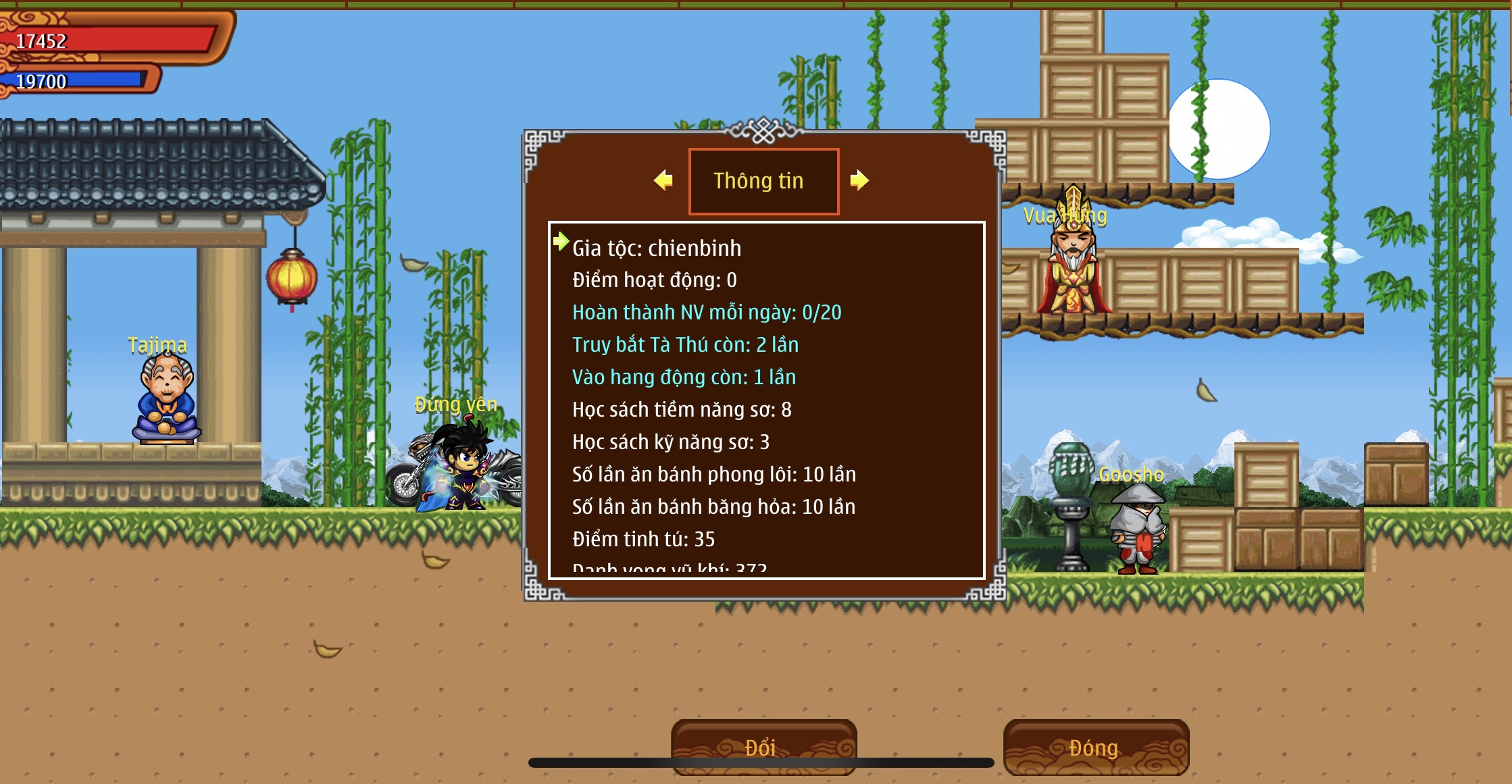1512x784 pixels.
Task: Choose the Điểm hoạt động row
Action: pyautogui.click(x=654, y=280)
